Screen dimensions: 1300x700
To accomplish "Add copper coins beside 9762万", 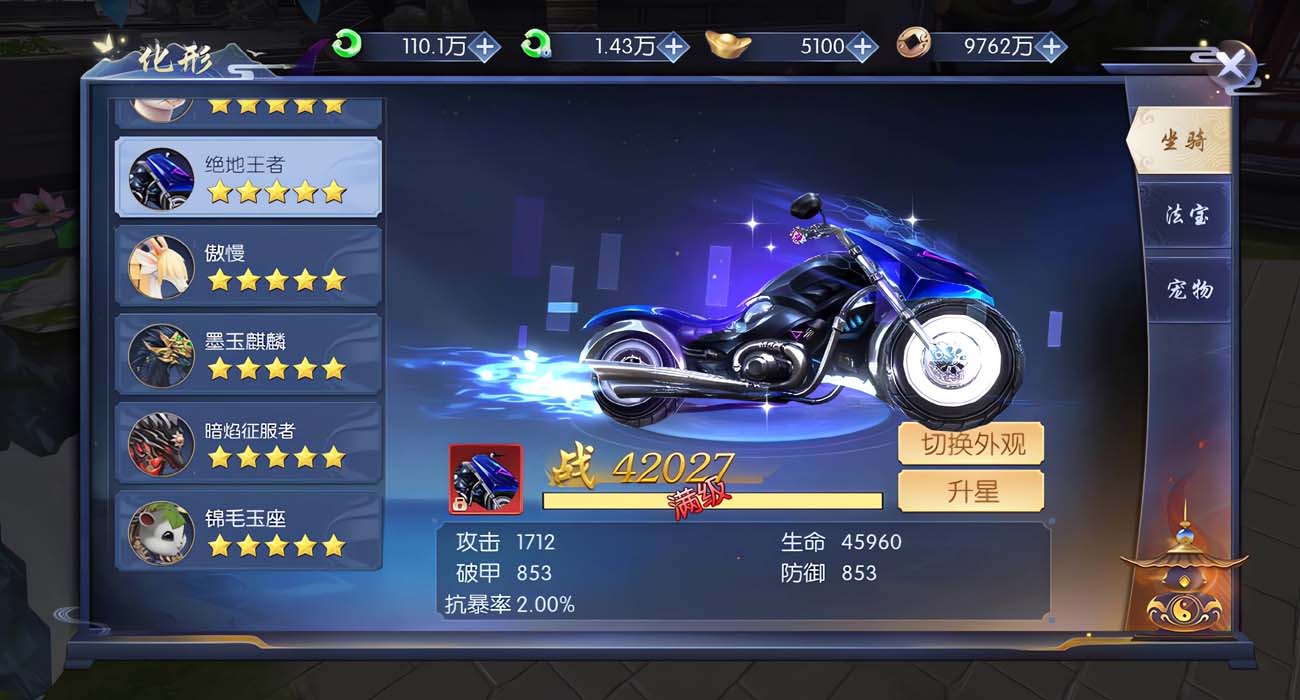I will coord(1051,46).
